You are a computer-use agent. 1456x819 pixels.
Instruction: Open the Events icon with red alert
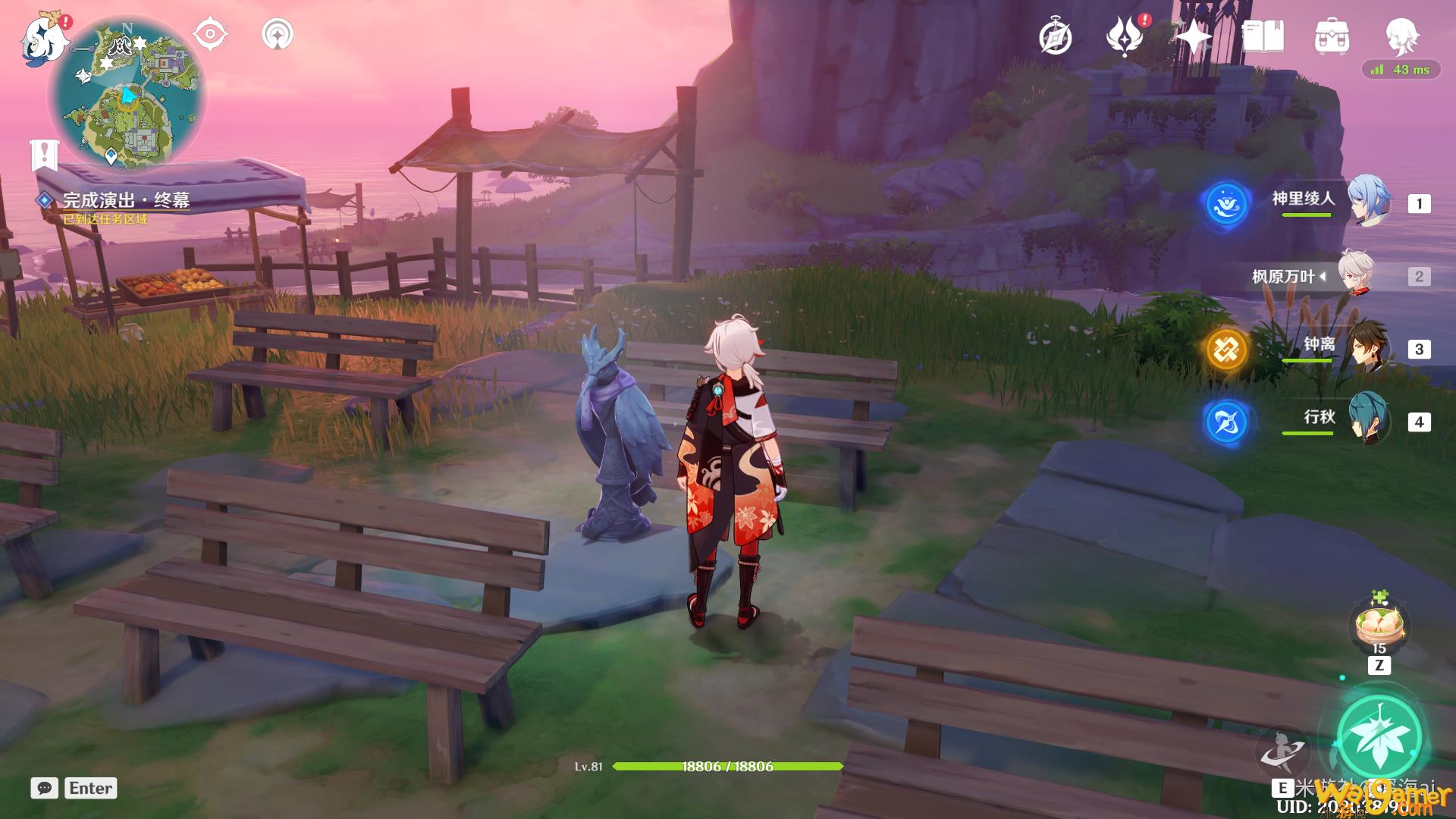coord(1125,36)
